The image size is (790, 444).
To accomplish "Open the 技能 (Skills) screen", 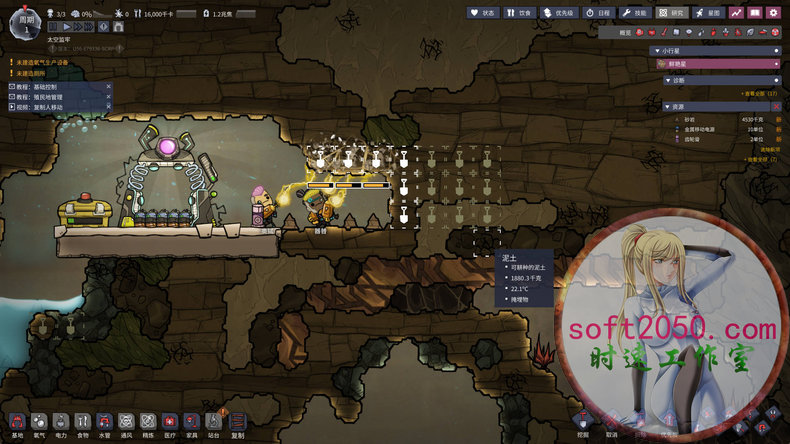I will (x=635, y=13).
